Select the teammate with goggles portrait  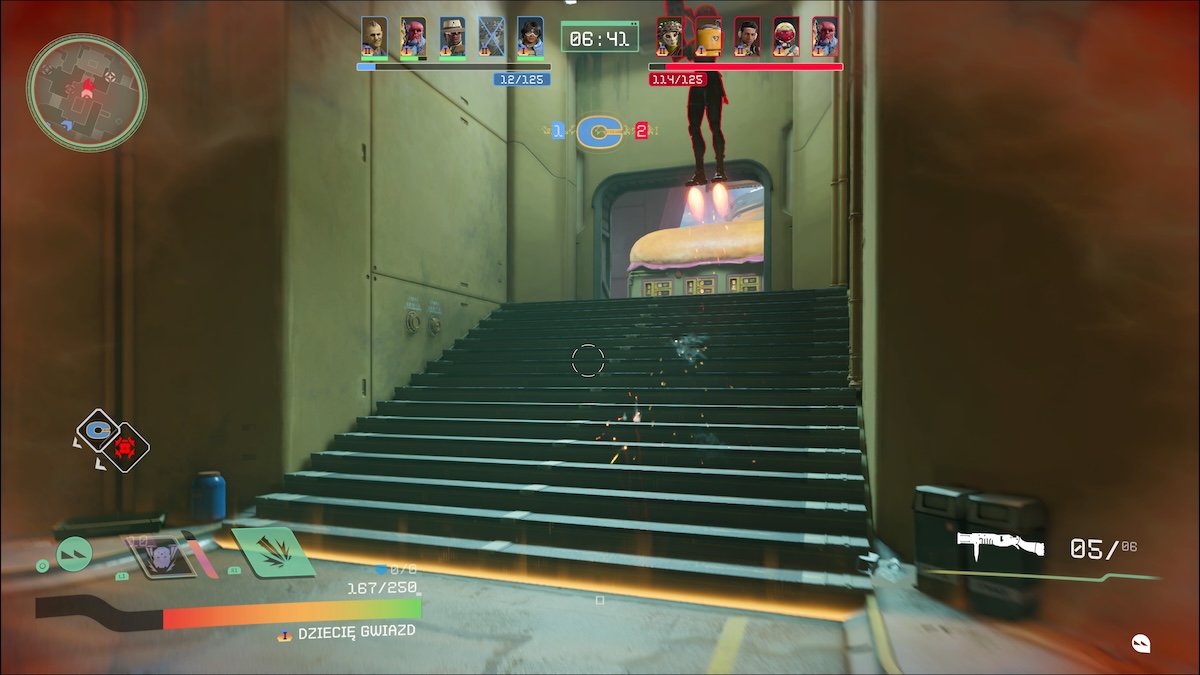[530, 37]
